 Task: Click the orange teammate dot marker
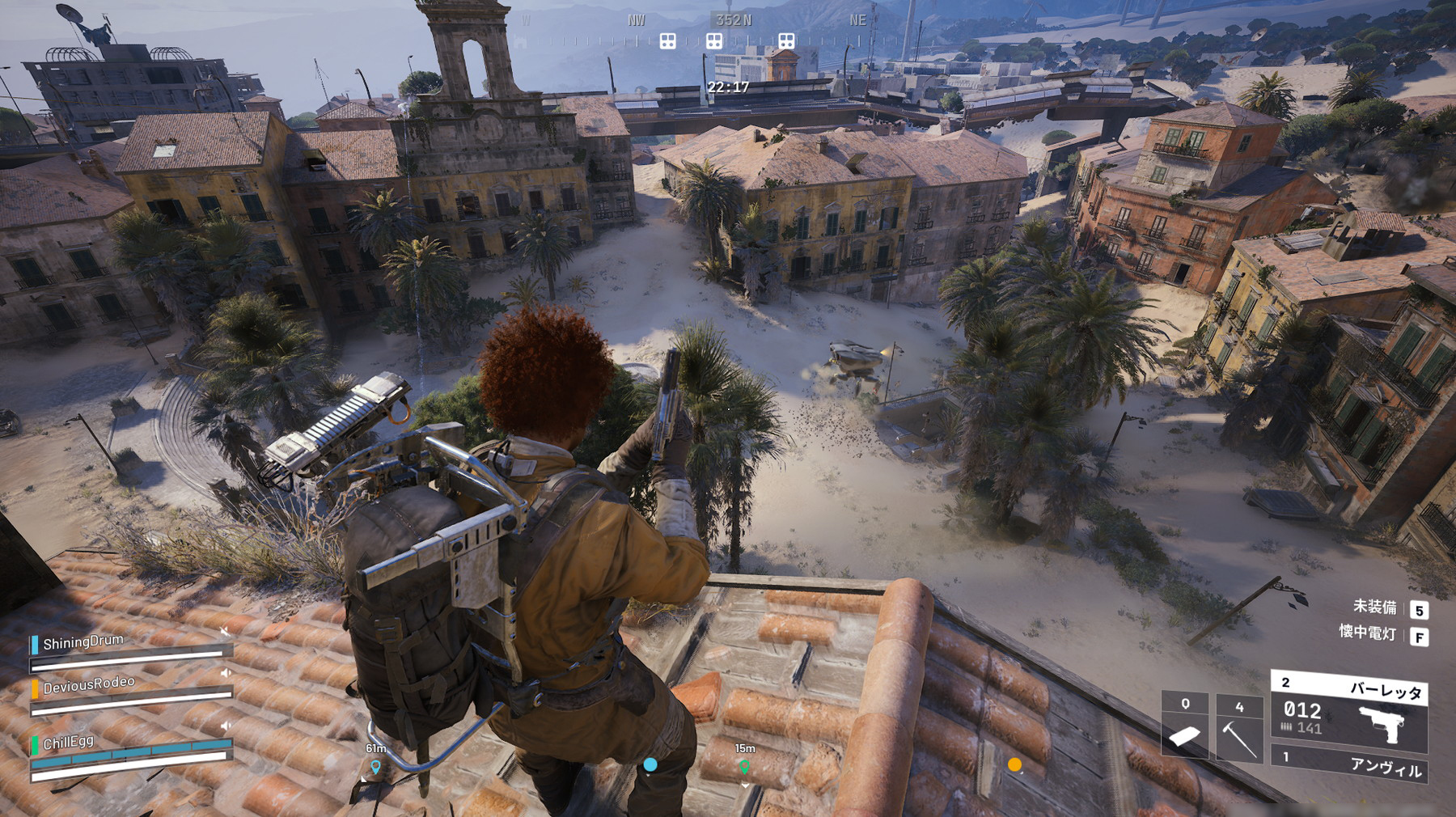click(x=1014, y=764)
